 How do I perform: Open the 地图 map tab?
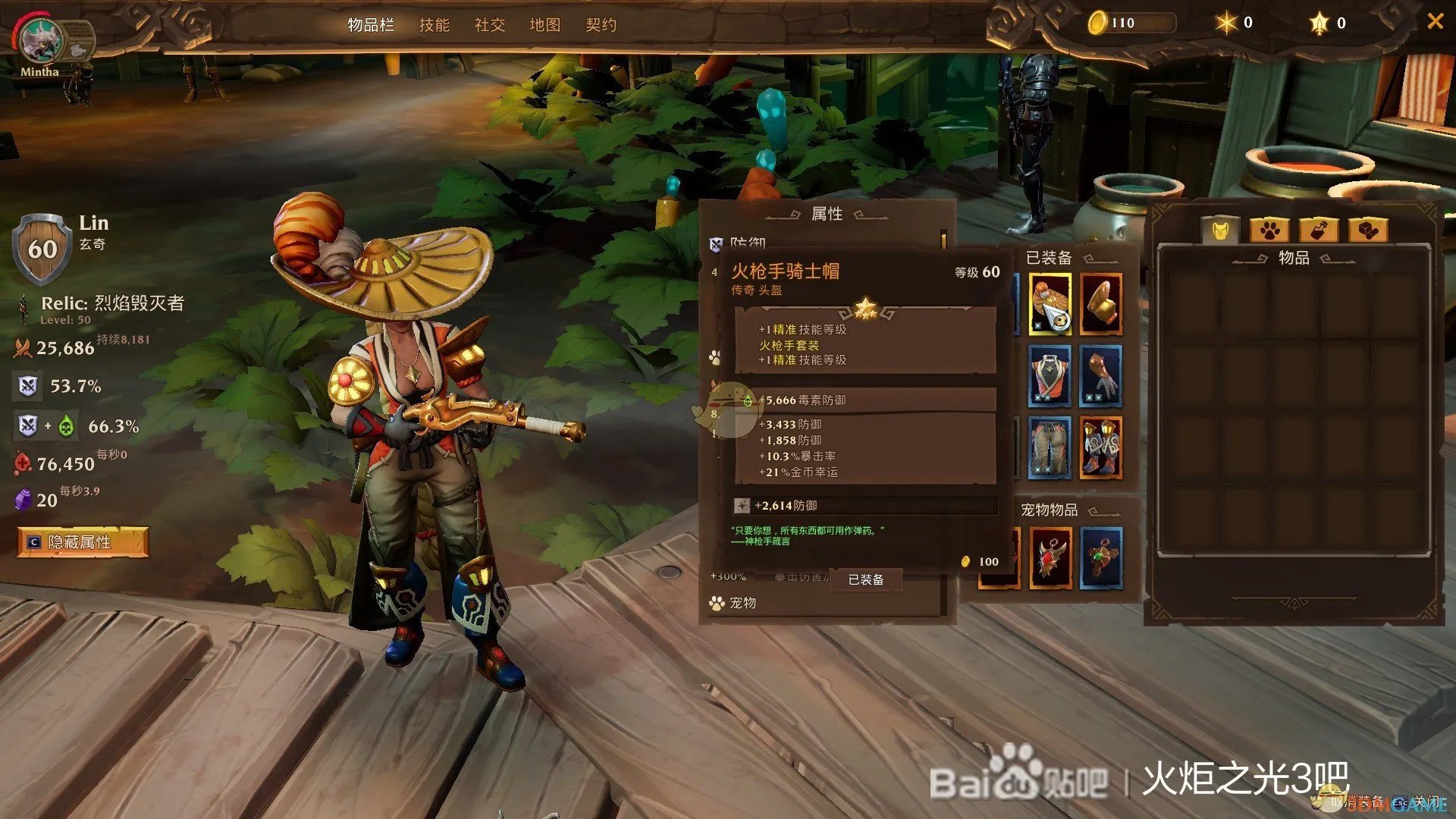(x=544, y=25)
